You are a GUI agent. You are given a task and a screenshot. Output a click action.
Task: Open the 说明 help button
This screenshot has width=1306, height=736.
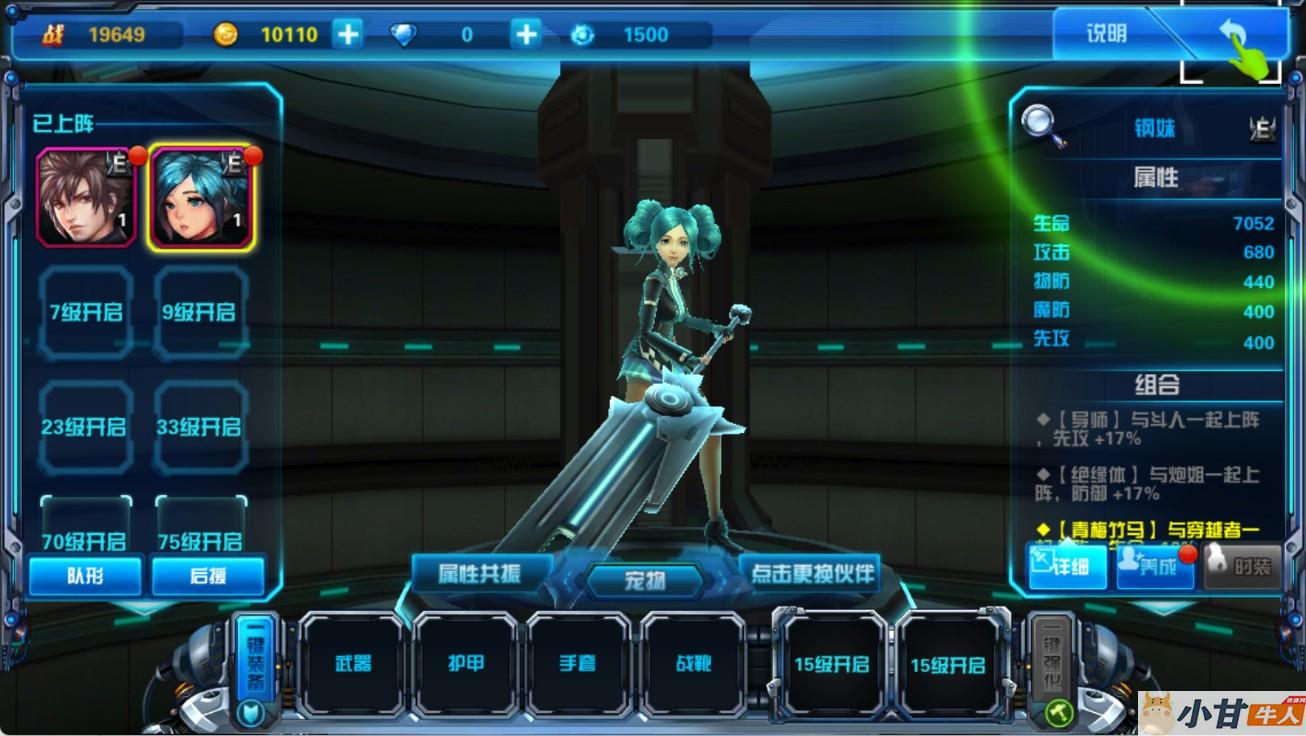[1106, 34]
